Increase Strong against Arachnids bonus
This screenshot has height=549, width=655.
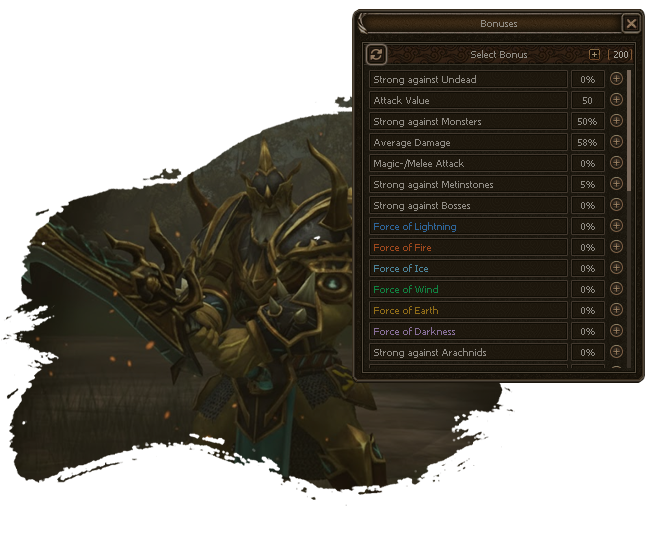616,352
